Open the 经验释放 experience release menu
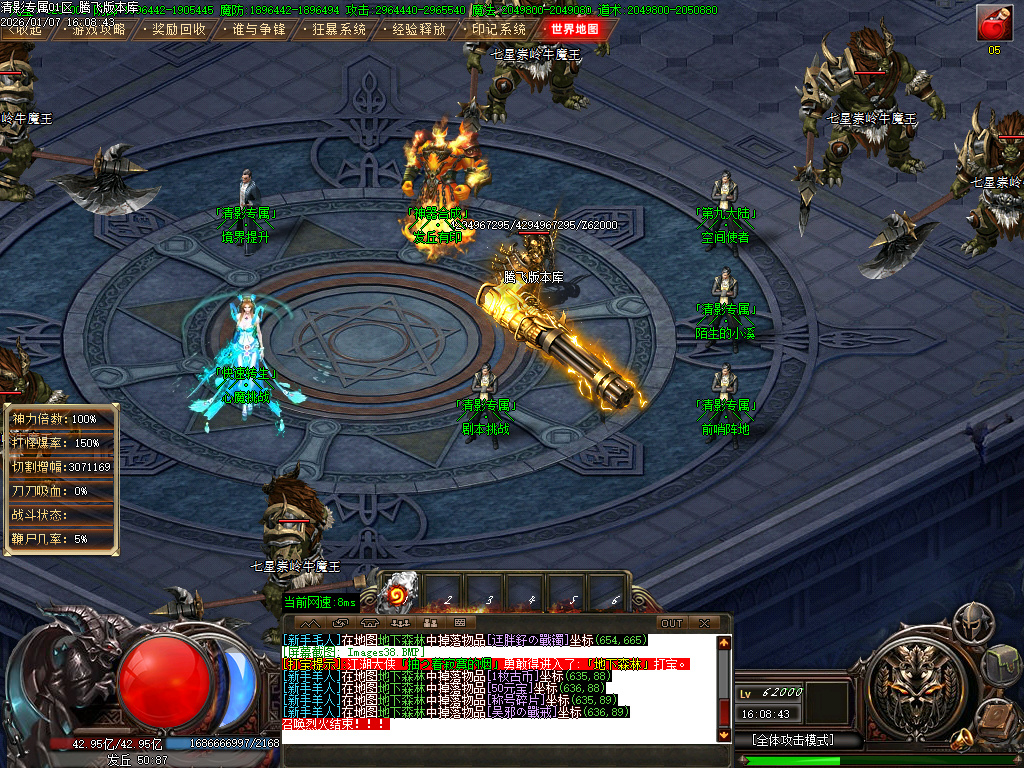 click(x=418, y=30)
